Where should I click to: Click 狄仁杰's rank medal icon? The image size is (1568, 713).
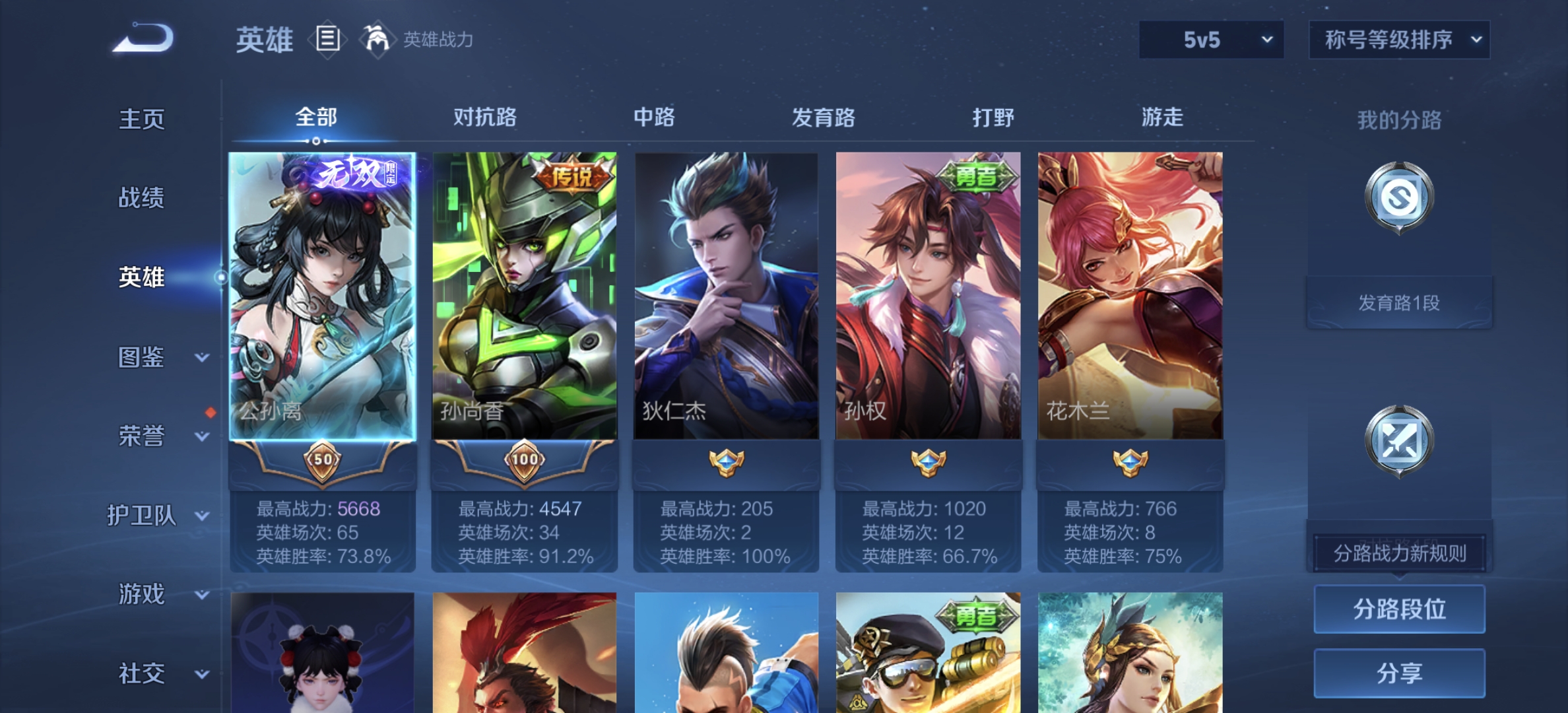pyautogui.click(x=726, y=461)
